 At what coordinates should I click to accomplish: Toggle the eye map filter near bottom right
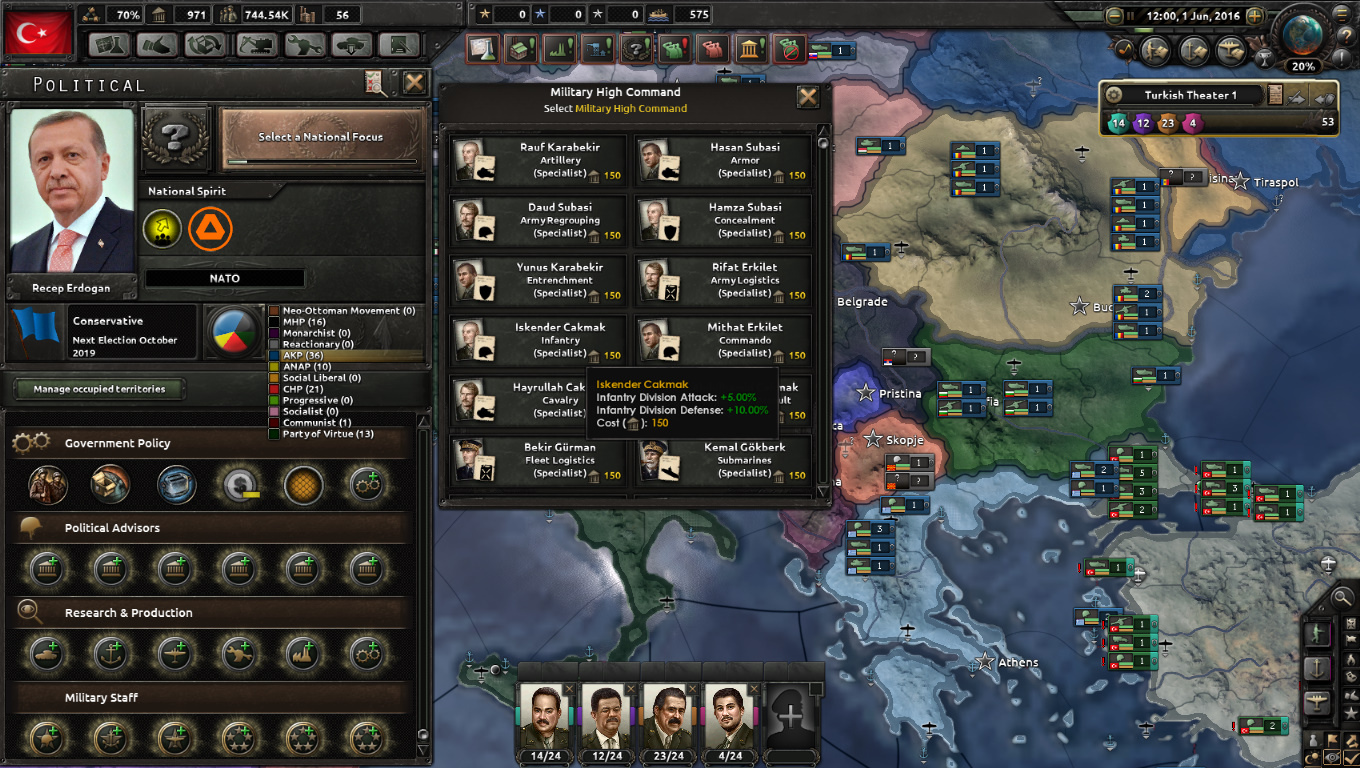[x=1333, y=755]
